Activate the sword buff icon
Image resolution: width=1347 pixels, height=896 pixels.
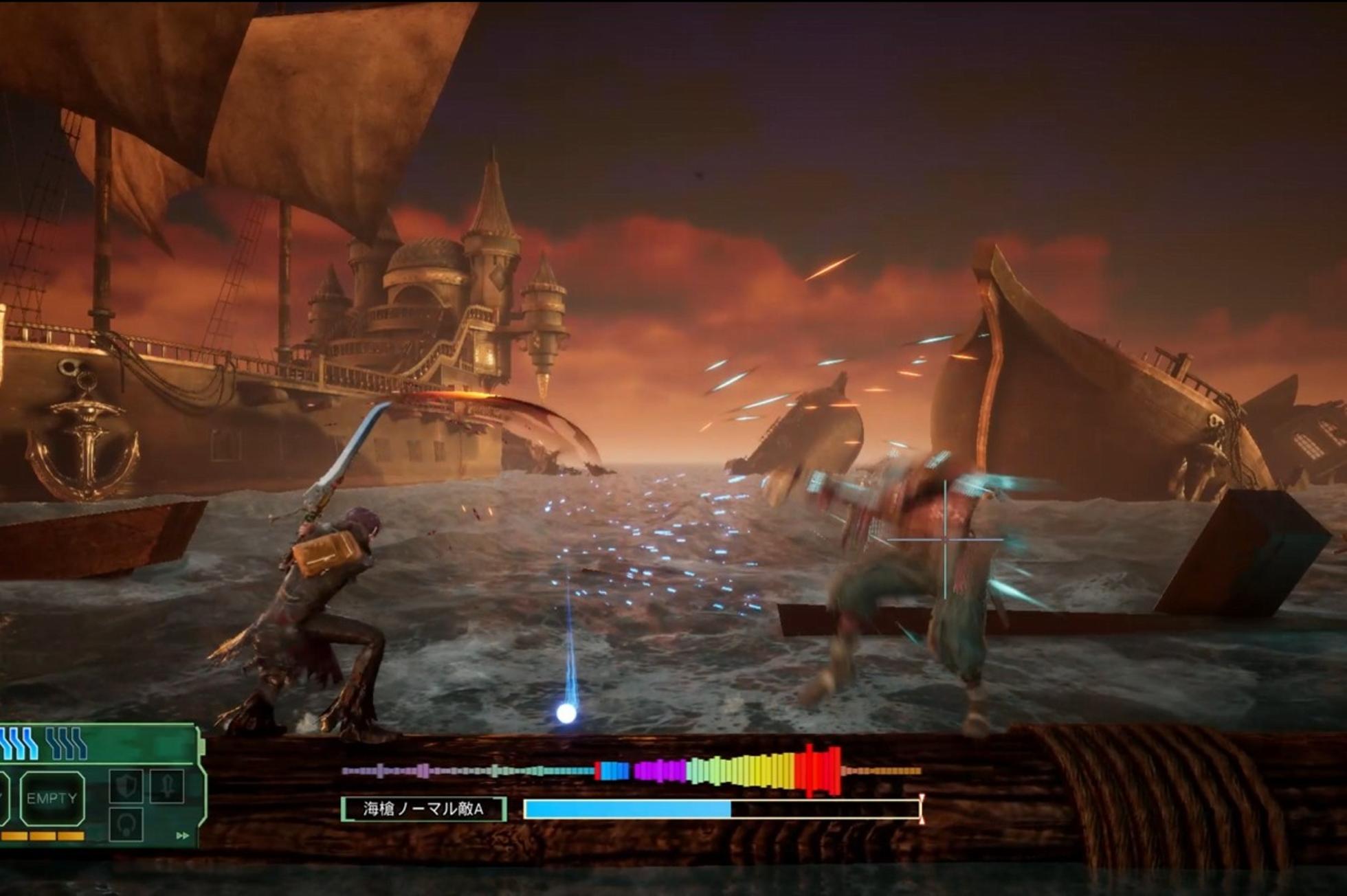167,786
